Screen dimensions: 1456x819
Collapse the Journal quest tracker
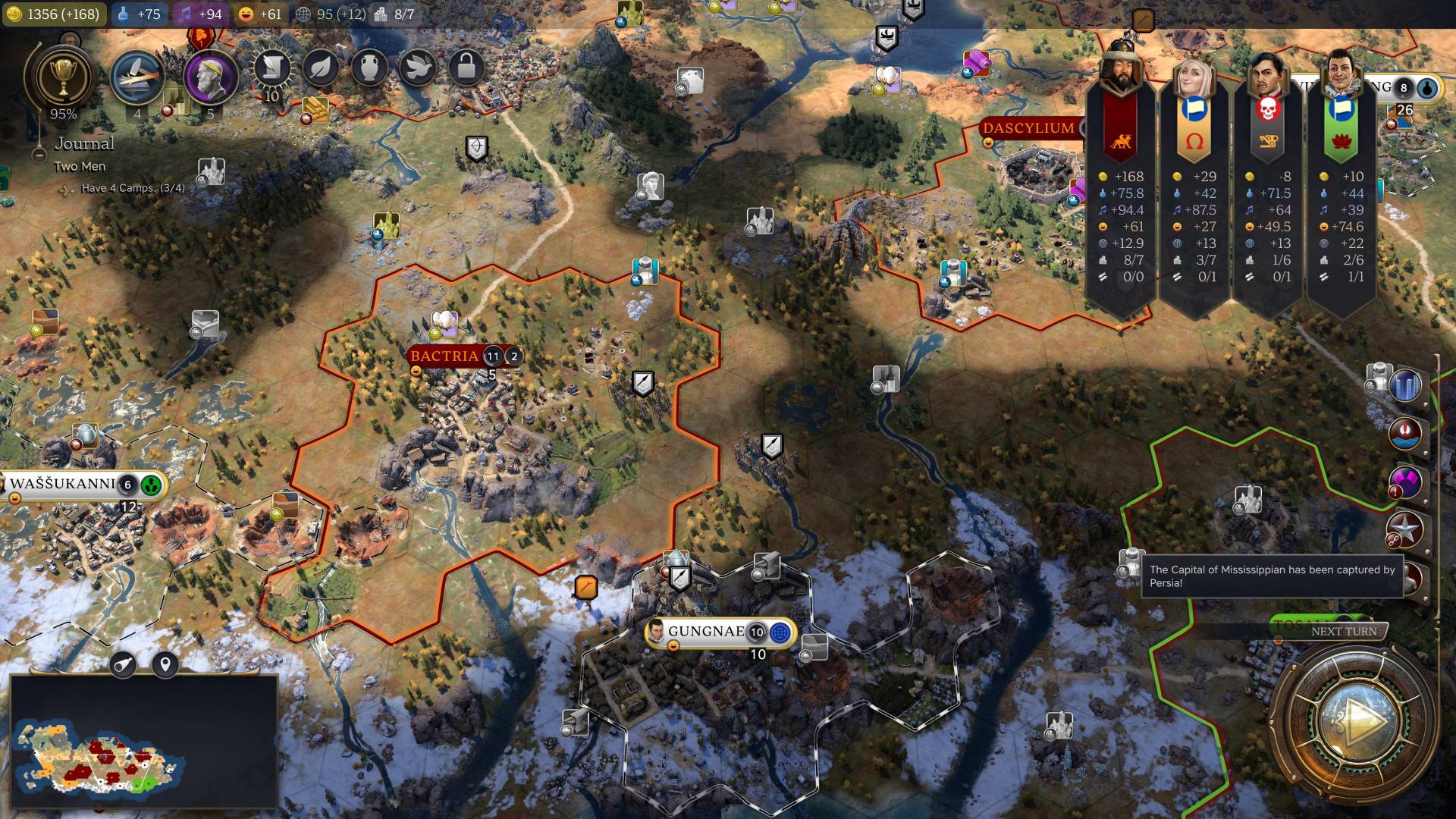39,155
